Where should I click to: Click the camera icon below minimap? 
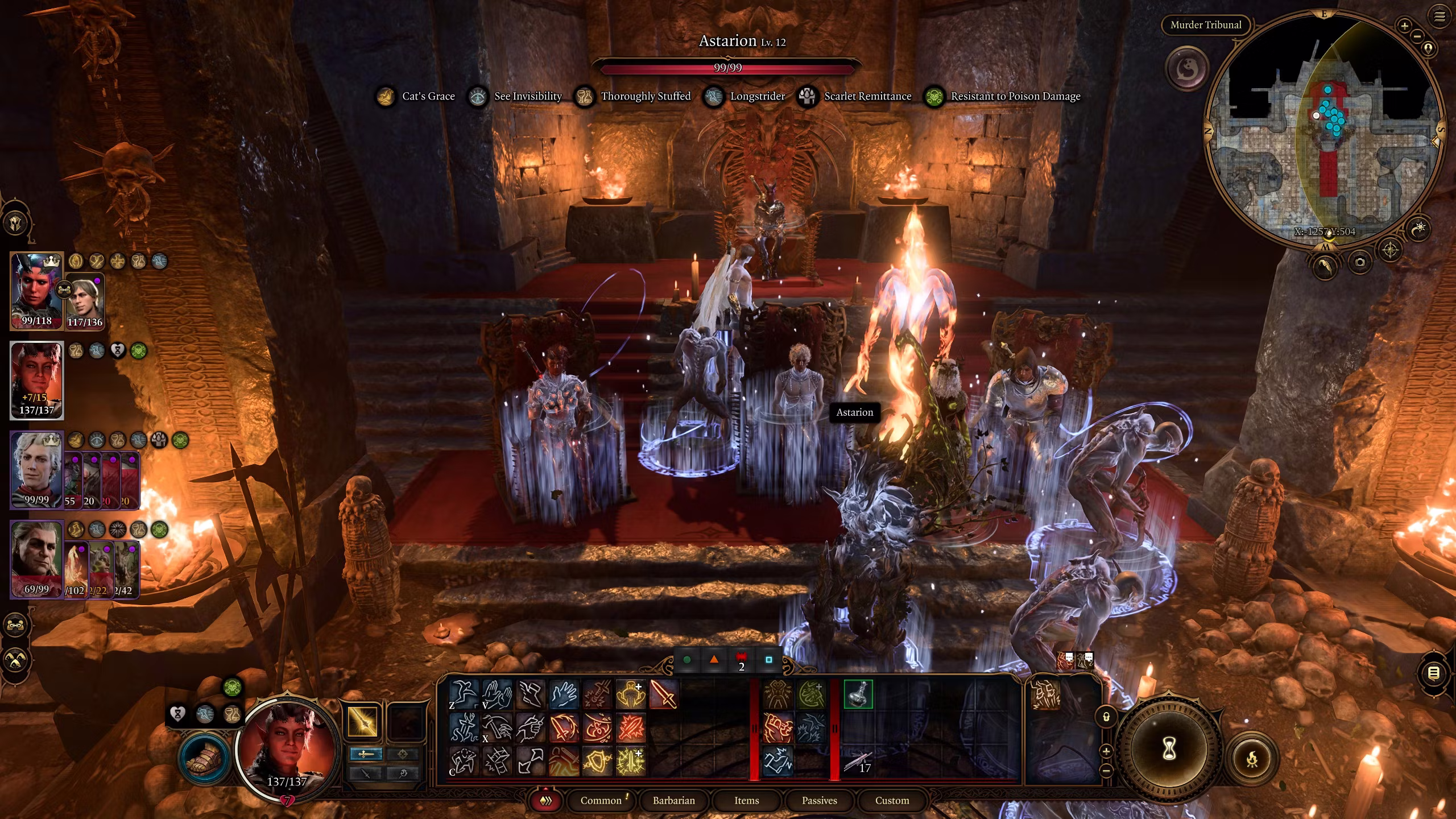point(1360,262)
